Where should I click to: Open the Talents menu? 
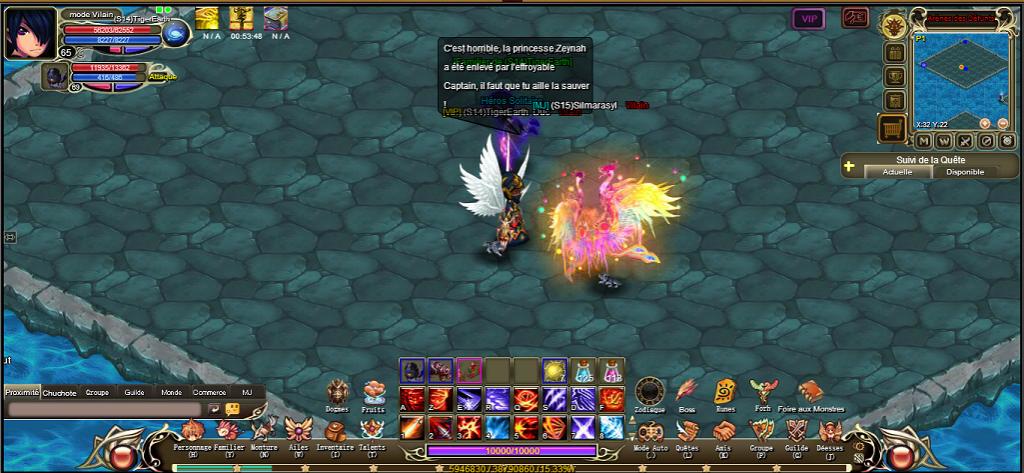point(371,430)
